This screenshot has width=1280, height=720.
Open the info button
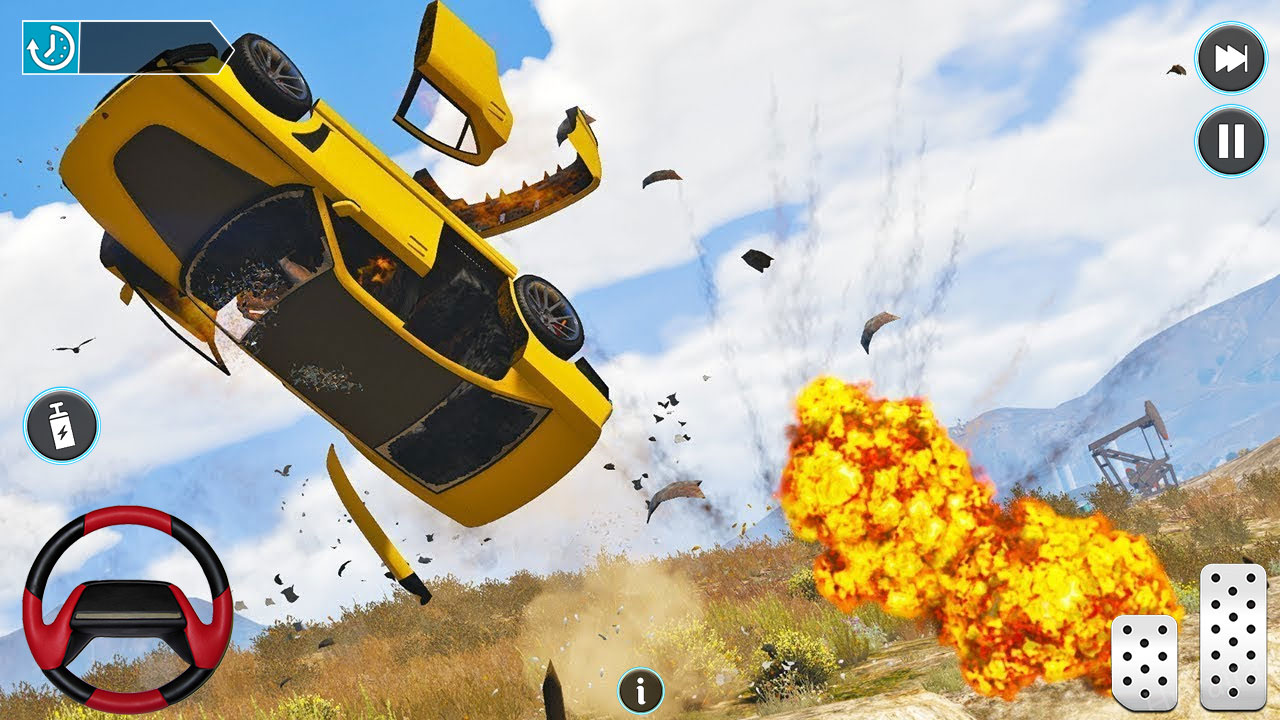tap(641, 690)
